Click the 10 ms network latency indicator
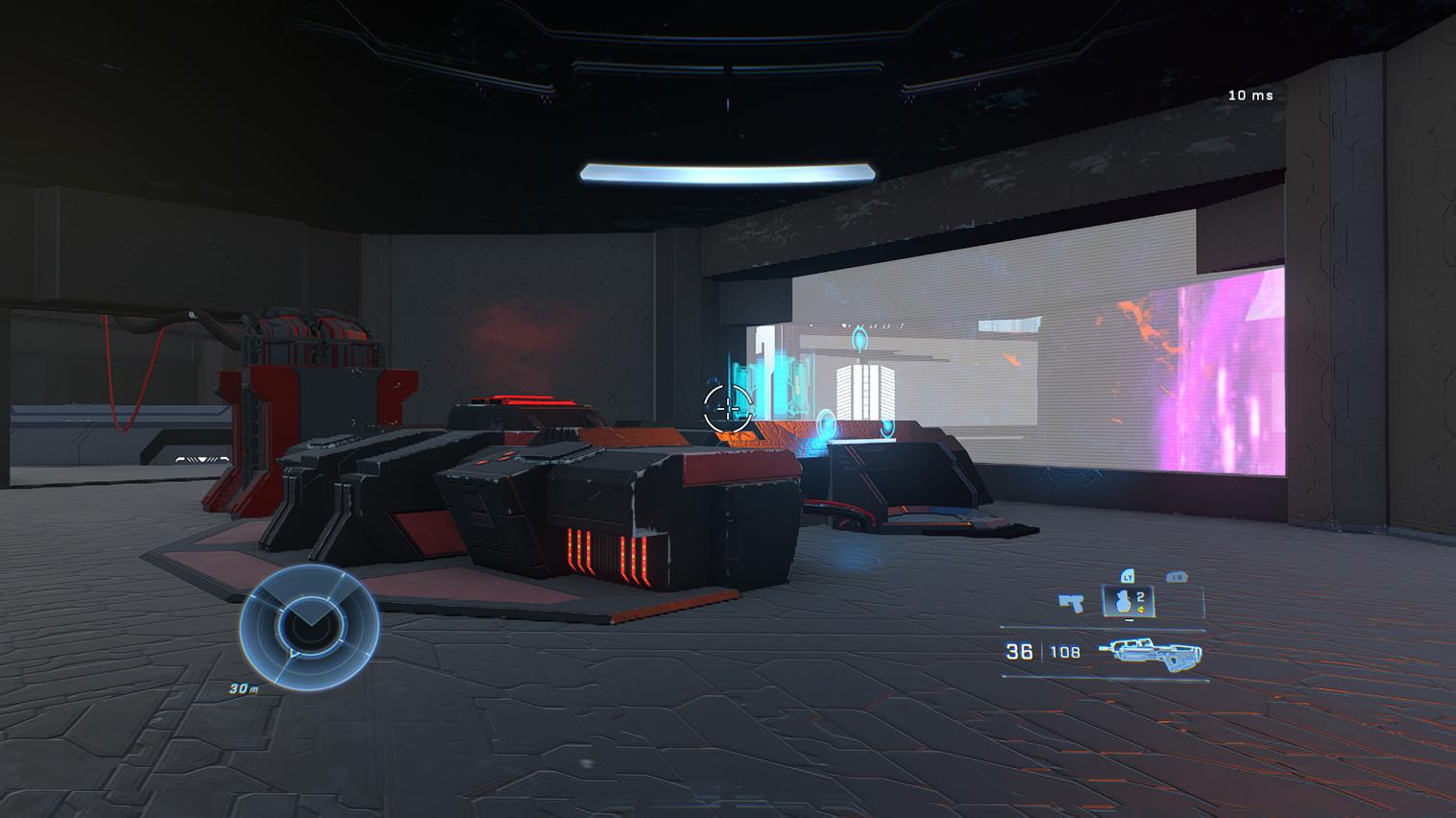1456x818 pixels. 1250,96
